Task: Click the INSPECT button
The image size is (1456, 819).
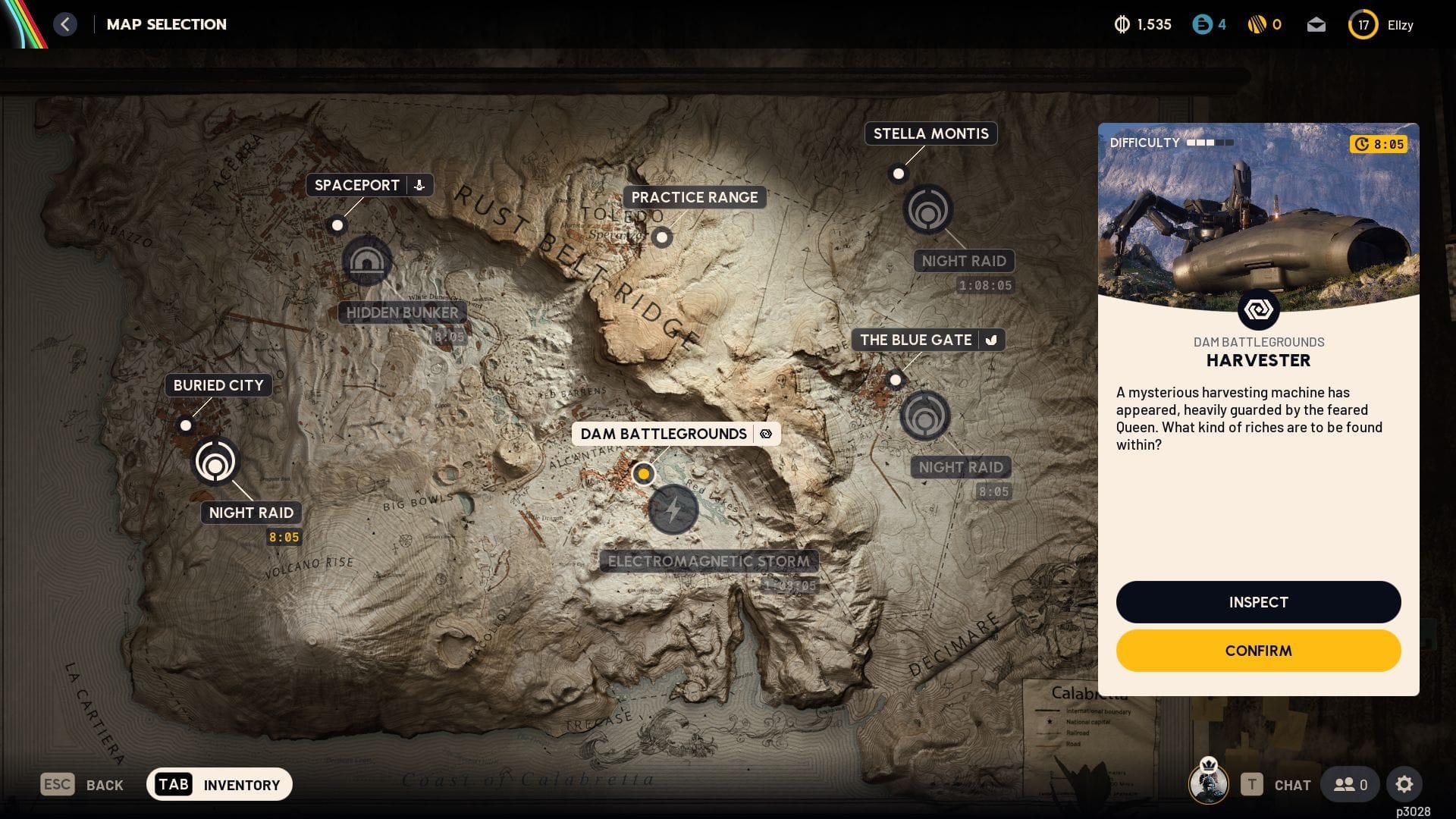Action: pyautogui.click(x=1258, y=602)
